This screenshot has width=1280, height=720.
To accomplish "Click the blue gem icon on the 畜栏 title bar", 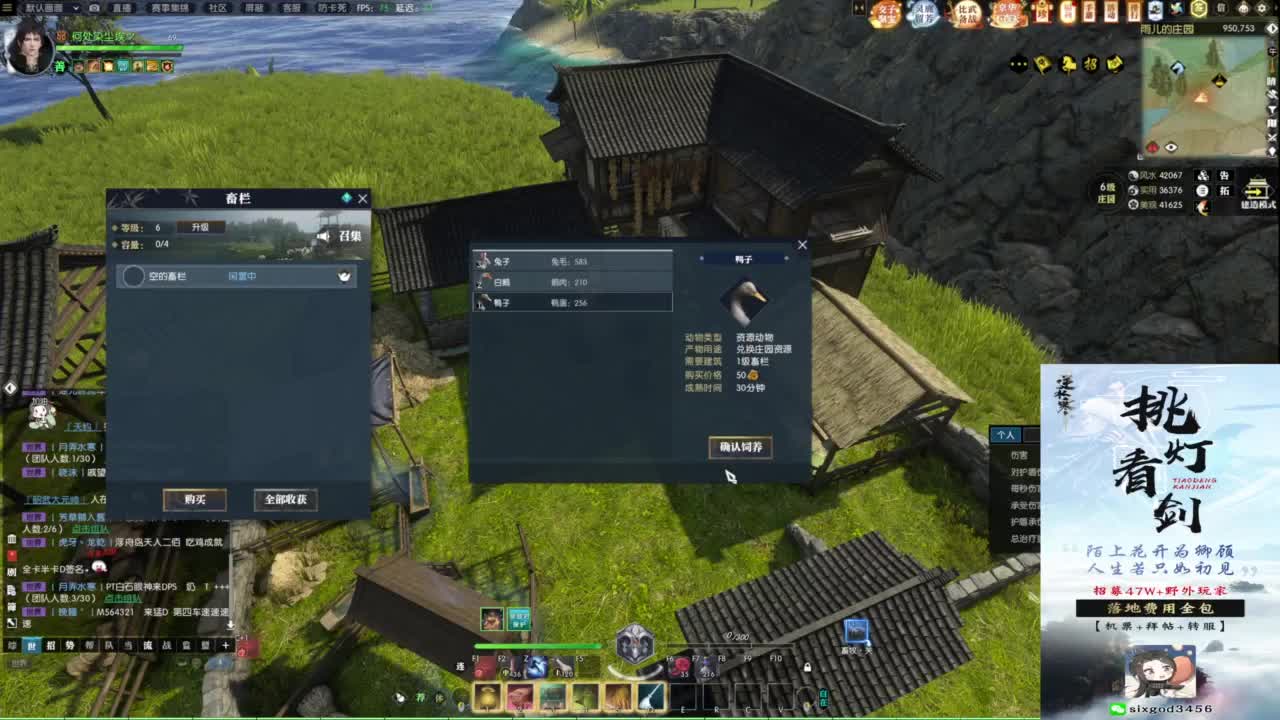I will (x=347, y=198).
